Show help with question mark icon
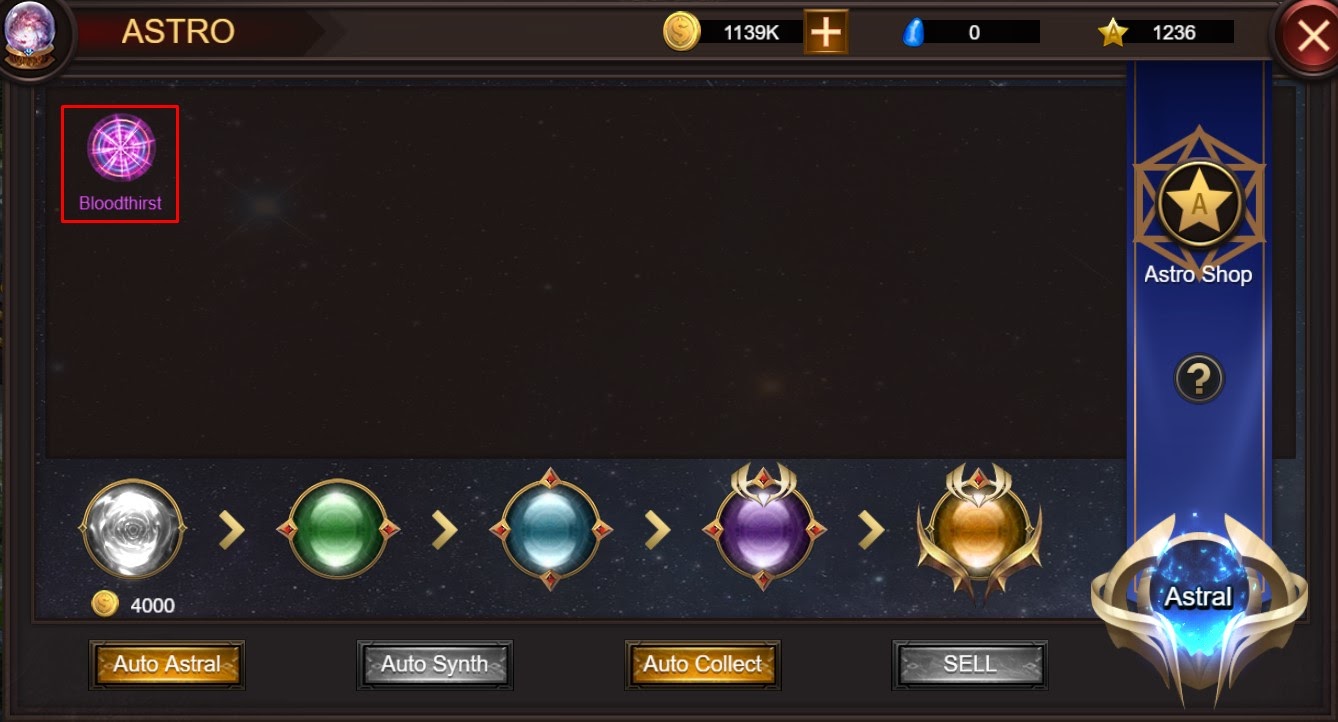The image size is (1338, 722). (x=1199, y=379)
